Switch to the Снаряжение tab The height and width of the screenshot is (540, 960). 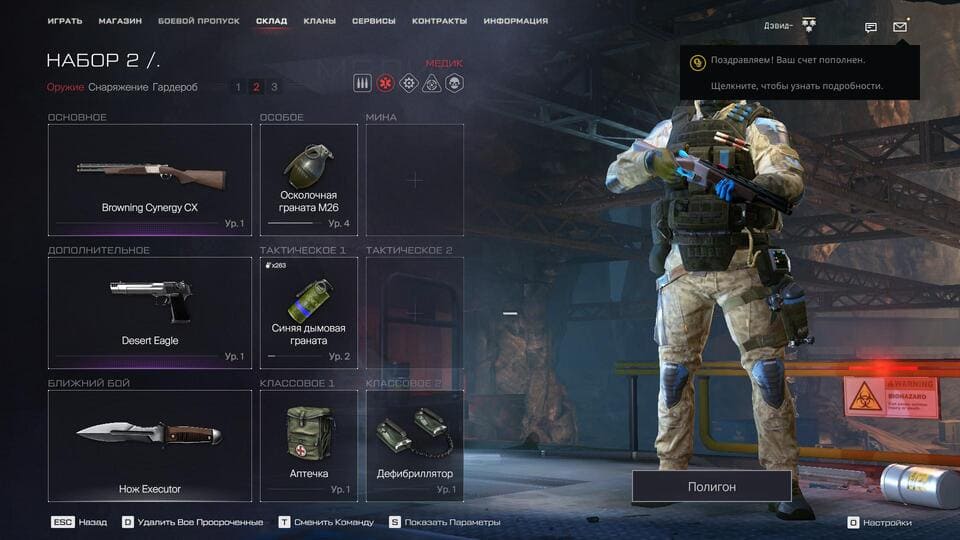118,87
